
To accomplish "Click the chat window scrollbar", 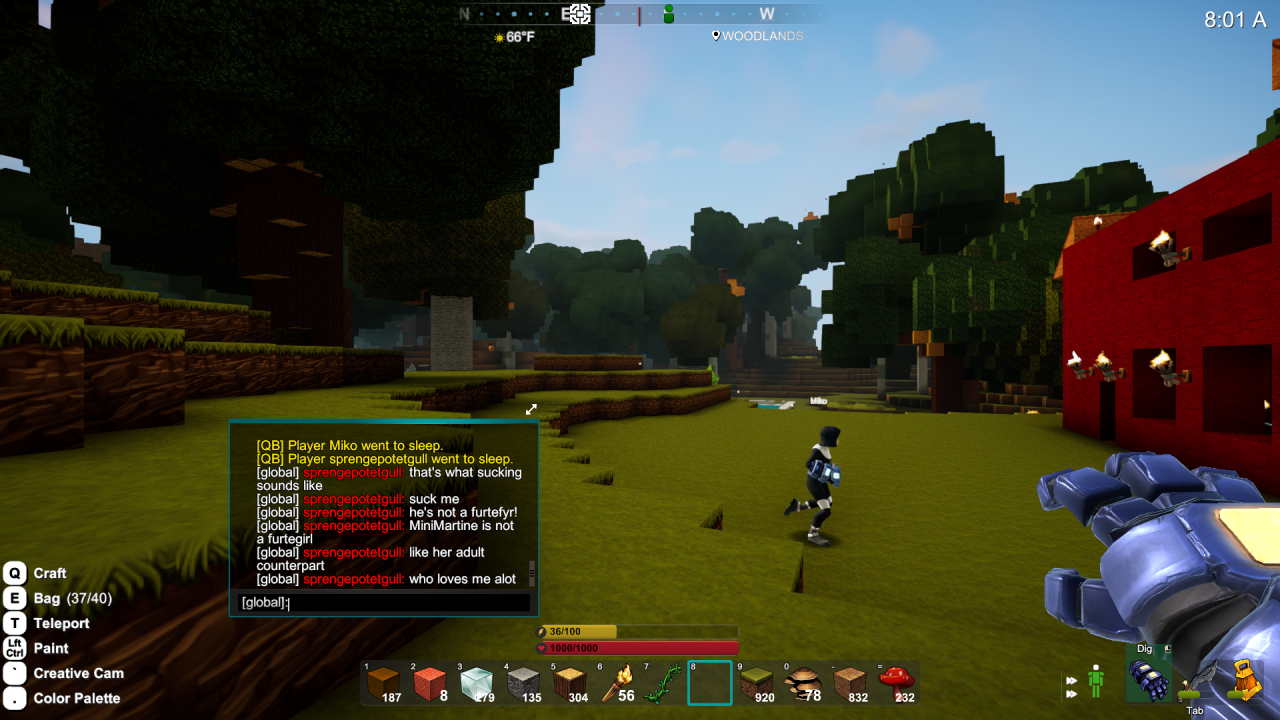I will [x=532, y=573].
